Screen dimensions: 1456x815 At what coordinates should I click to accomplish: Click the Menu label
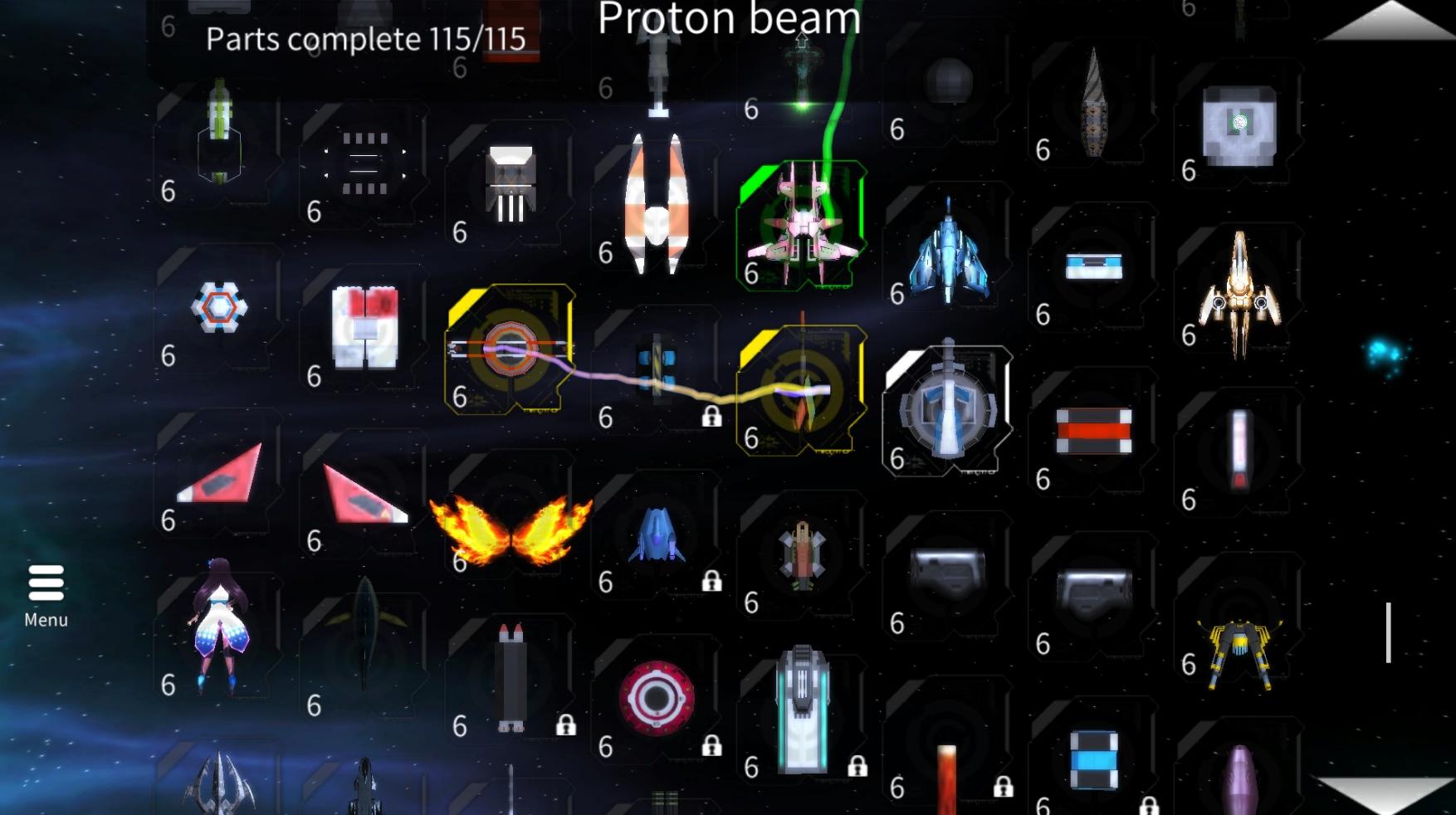click(x=46, y=619)
